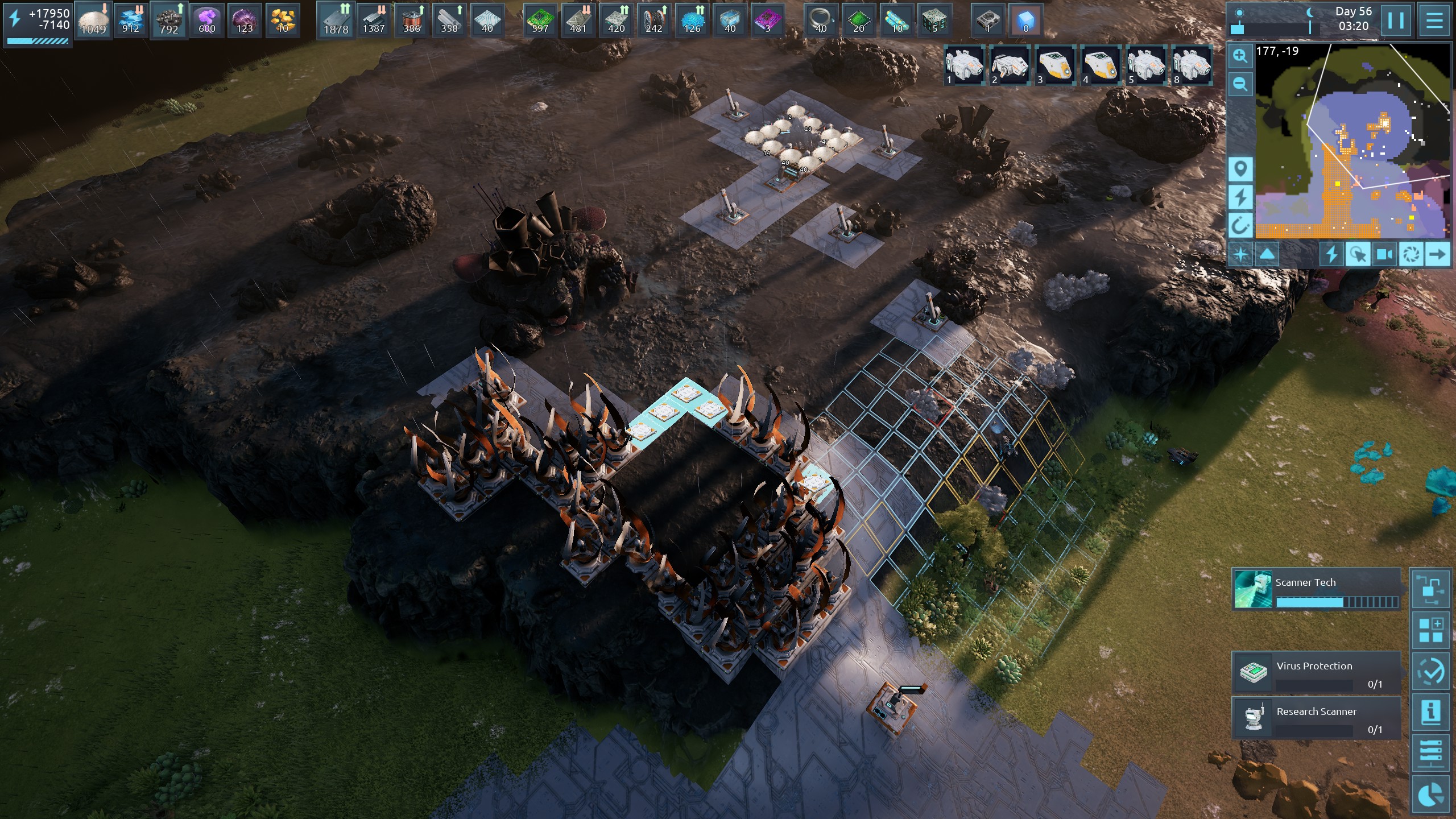Select the Virus Protection objective
The image size is (1456, 819).
(1316, 672)
